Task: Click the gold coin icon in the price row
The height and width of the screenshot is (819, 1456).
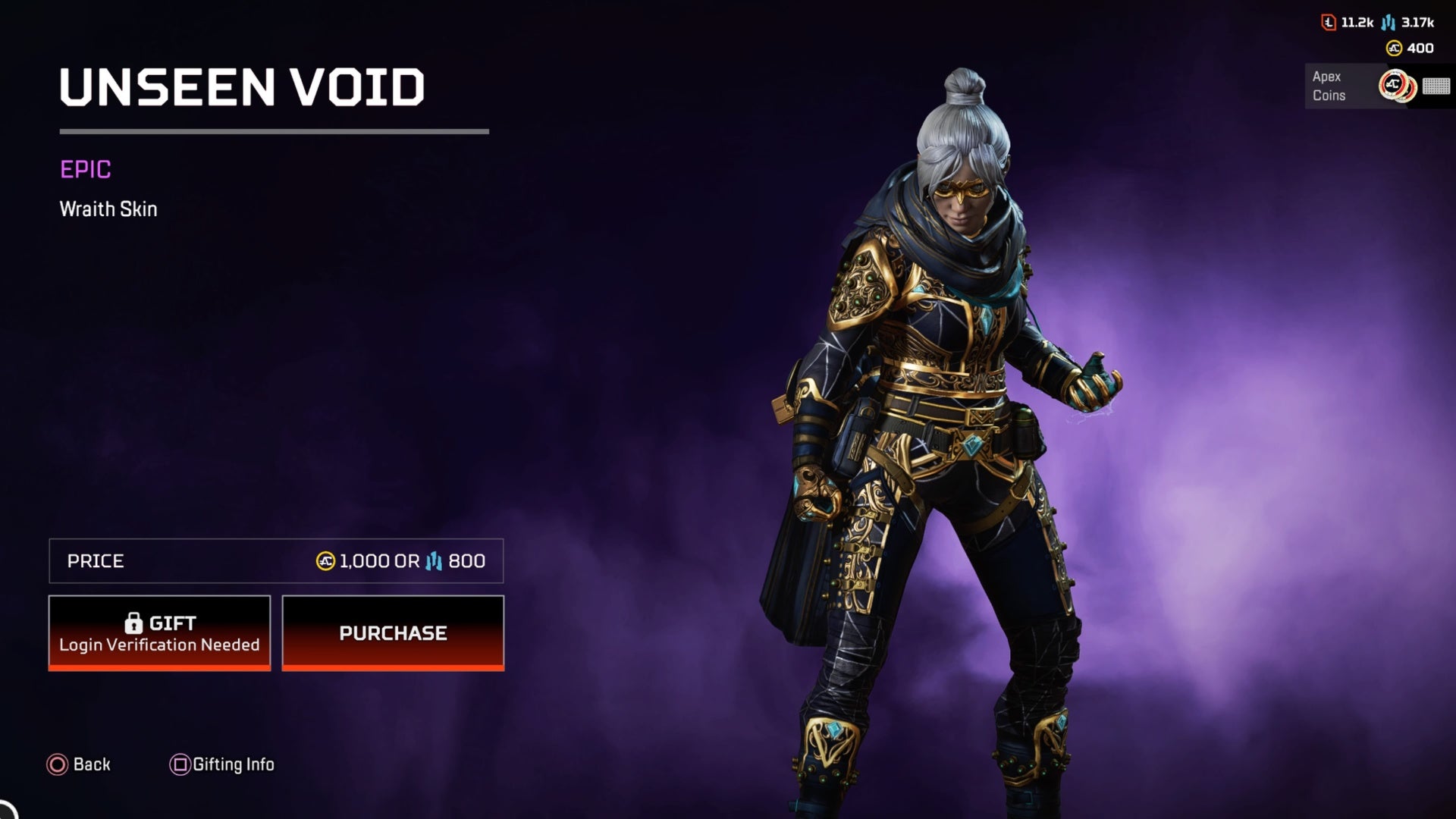Action: point(325,561)
